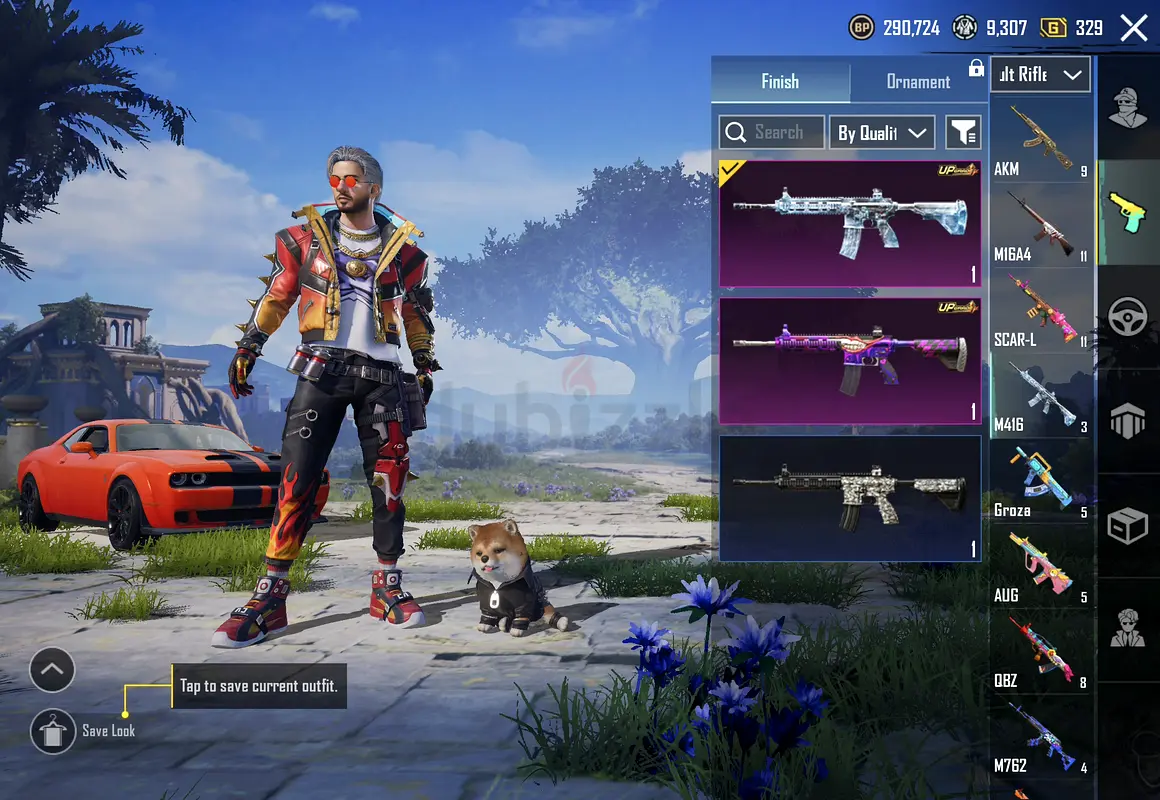Image resolution: width=1160 pixels, height=800 pixels.
Task: Open the vehicle steering wheel category
Action: 1128,318
